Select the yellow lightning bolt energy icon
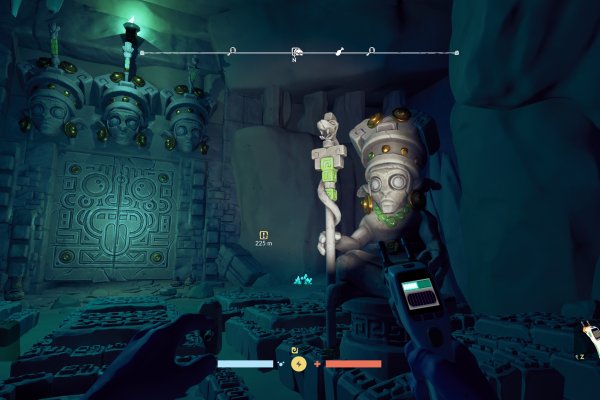The height and width of the screenshot is (400, 600). tap(297, 363)
